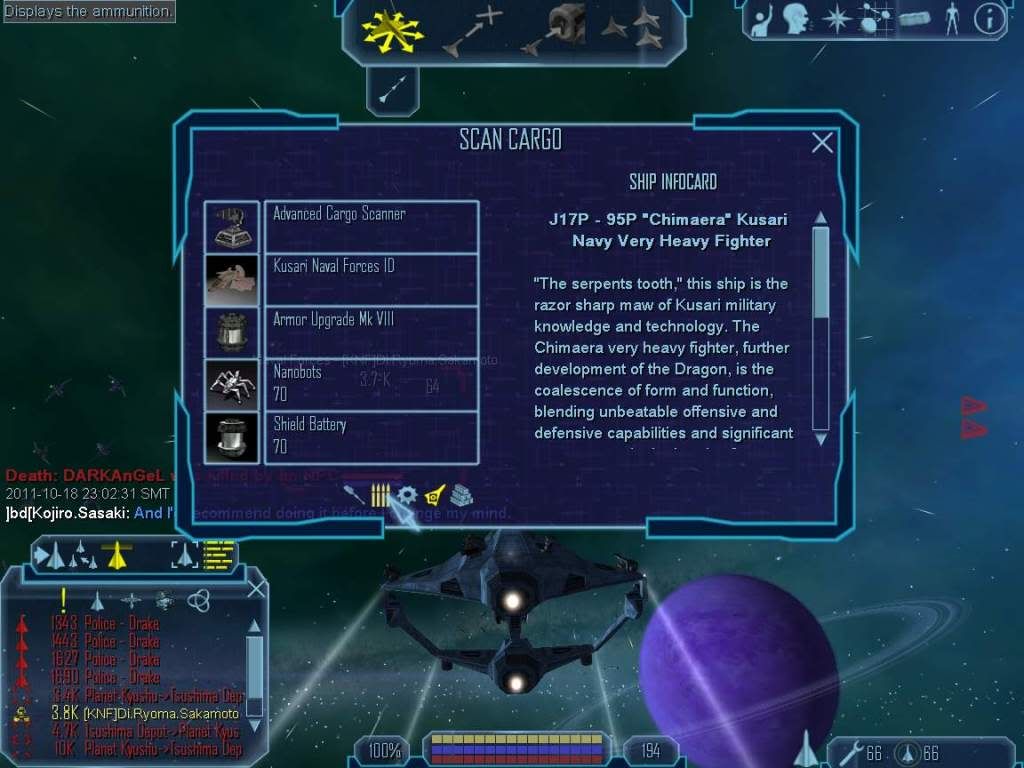
Task: Activate the yellow free flight maneuver icon
Action: coord(393,31)
